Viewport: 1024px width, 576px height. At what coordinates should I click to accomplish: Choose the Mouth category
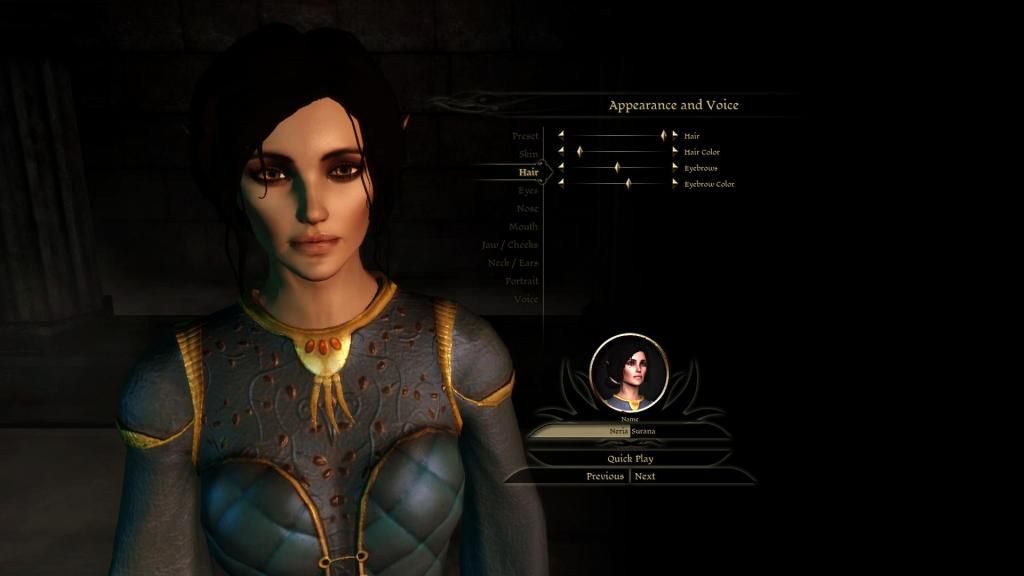click(x=523, y=227)
